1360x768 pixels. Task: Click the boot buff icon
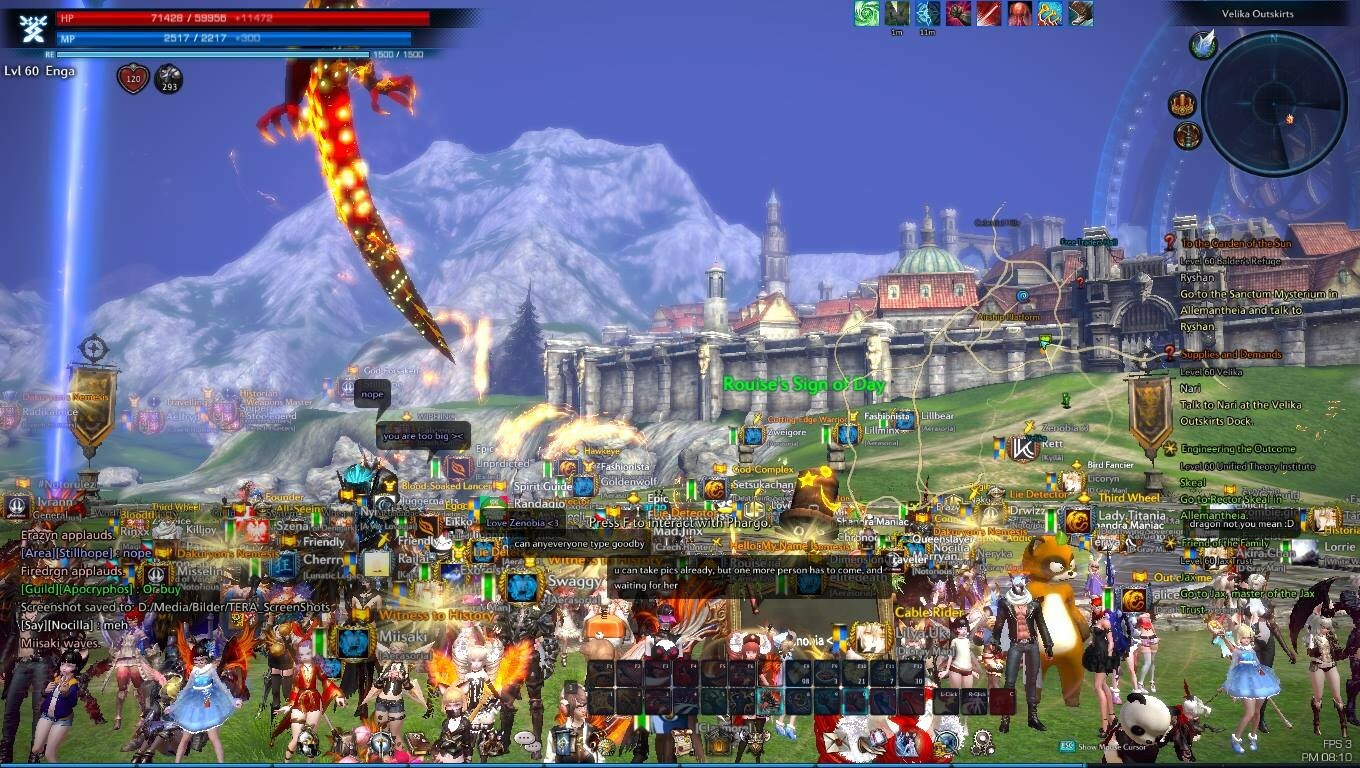click(1080, 13)
